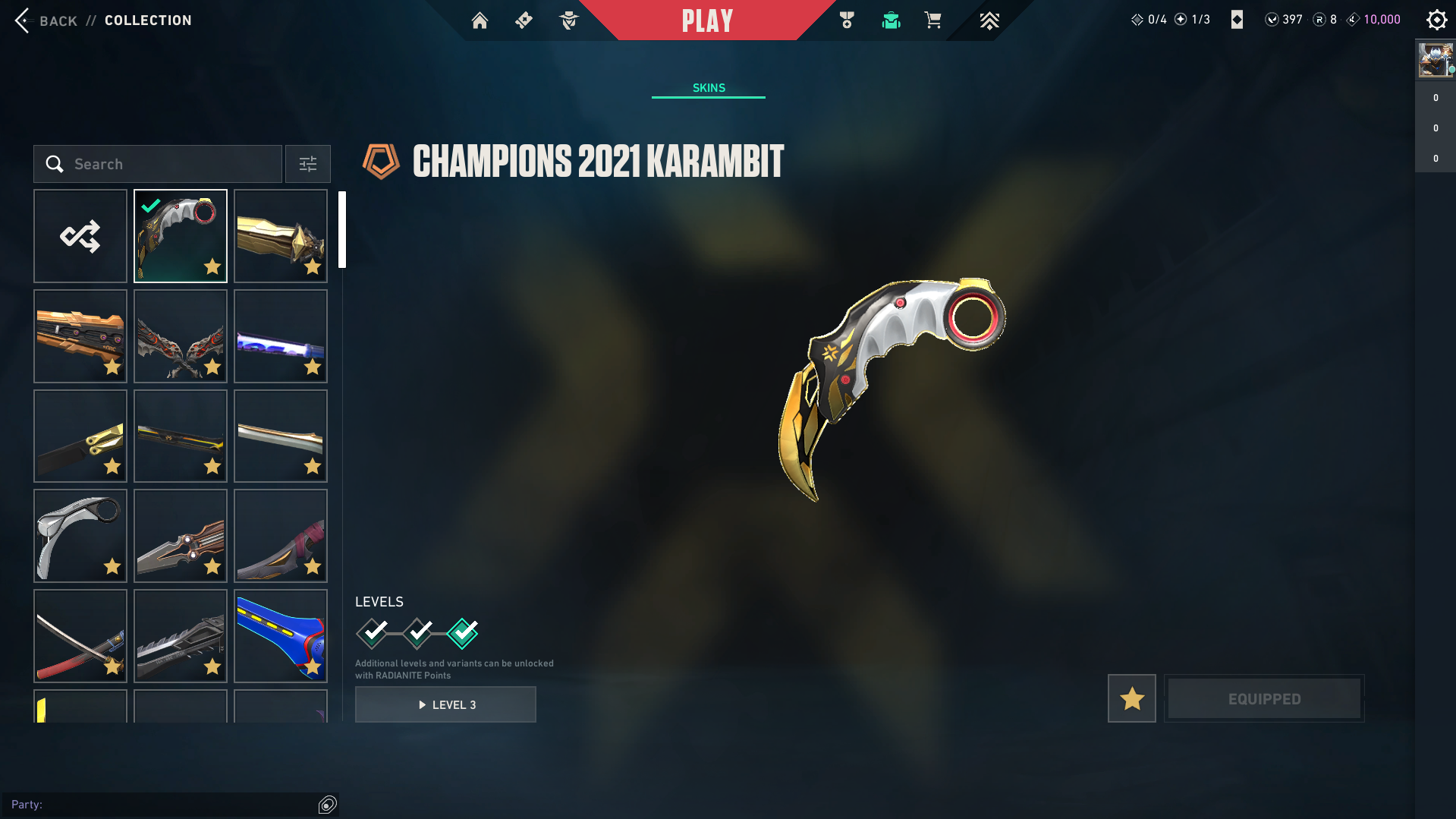Select the Champions 2021 Karambit thumbnail
The width and height of the screenshot is (1456, 819).
(x=181, y=236)
